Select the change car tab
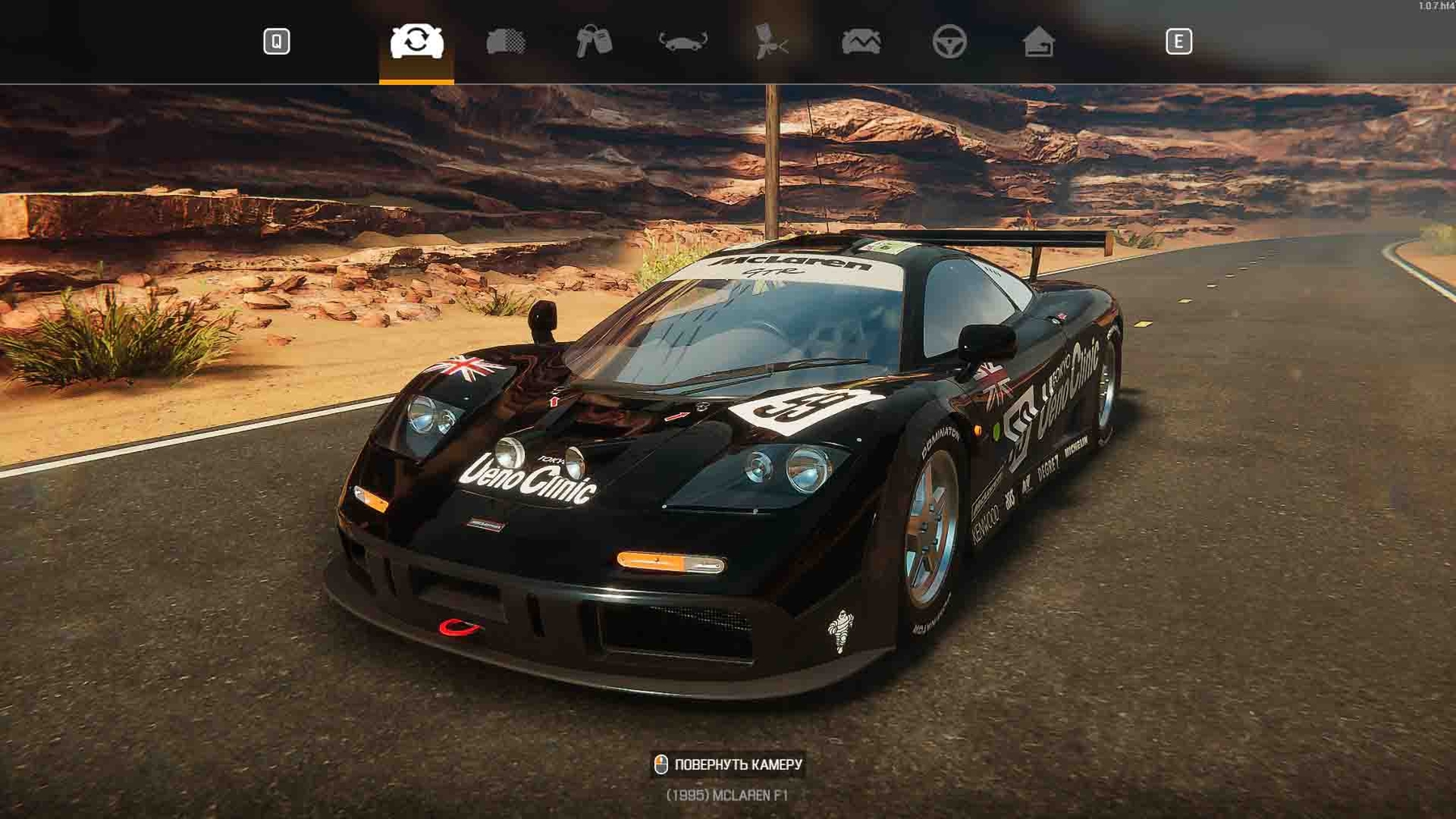This screenshot has width=1456, height=819. coord(417,41)
